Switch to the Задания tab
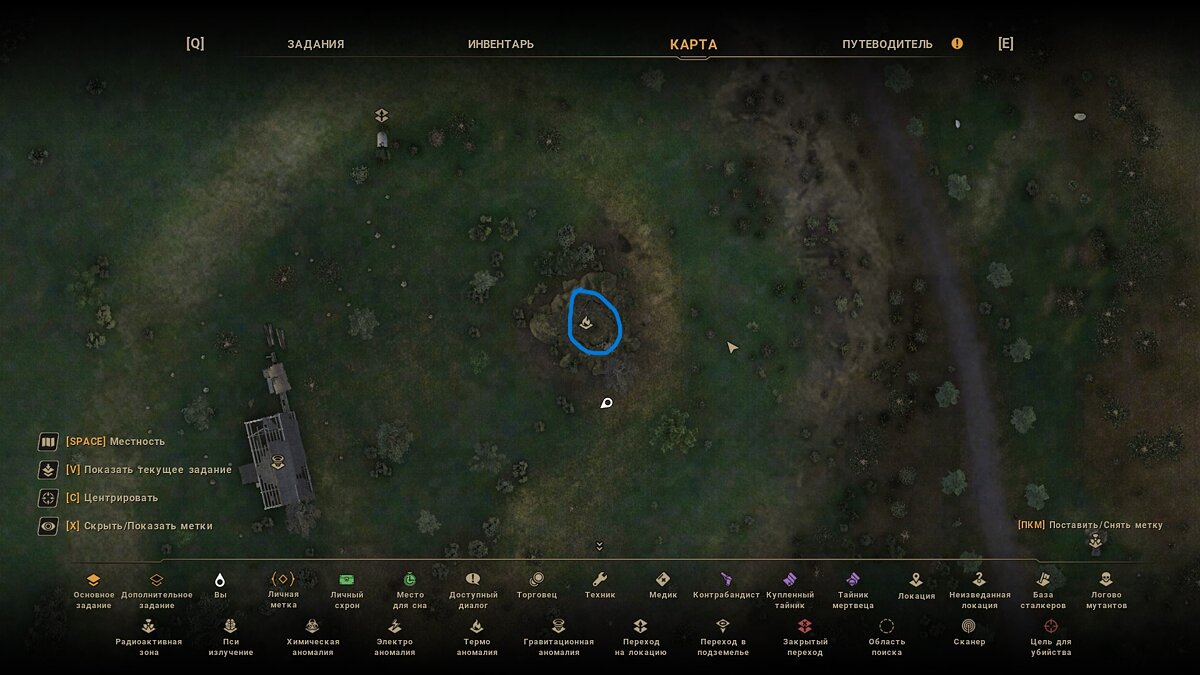 pos(315,44)
